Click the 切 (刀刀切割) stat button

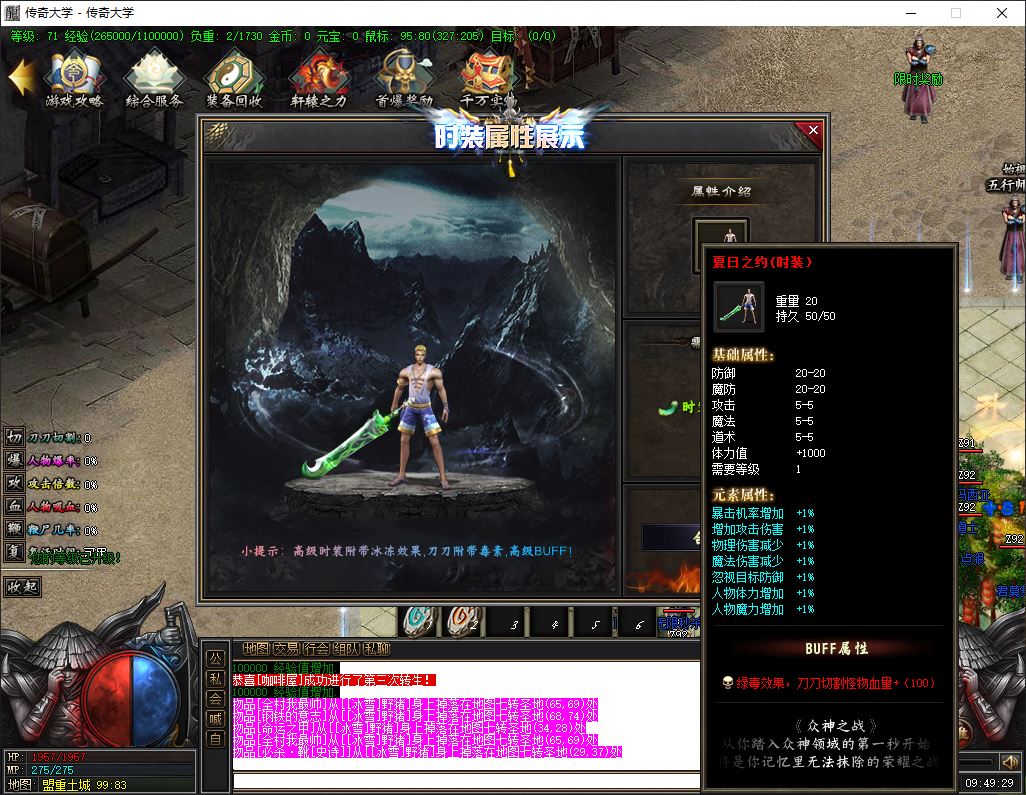14,437
